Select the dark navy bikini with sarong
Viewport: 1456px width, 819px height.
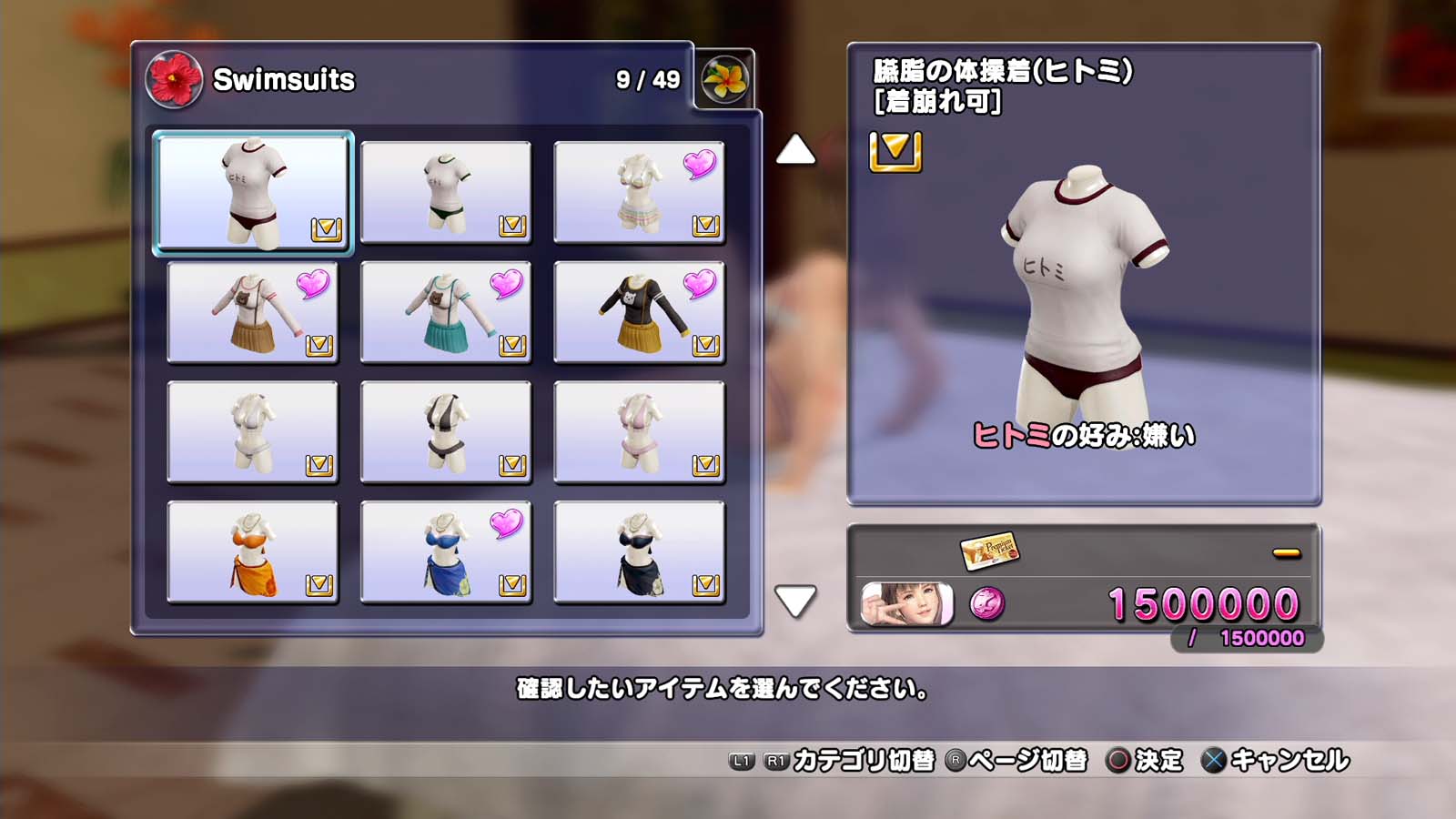click(639, 552)
